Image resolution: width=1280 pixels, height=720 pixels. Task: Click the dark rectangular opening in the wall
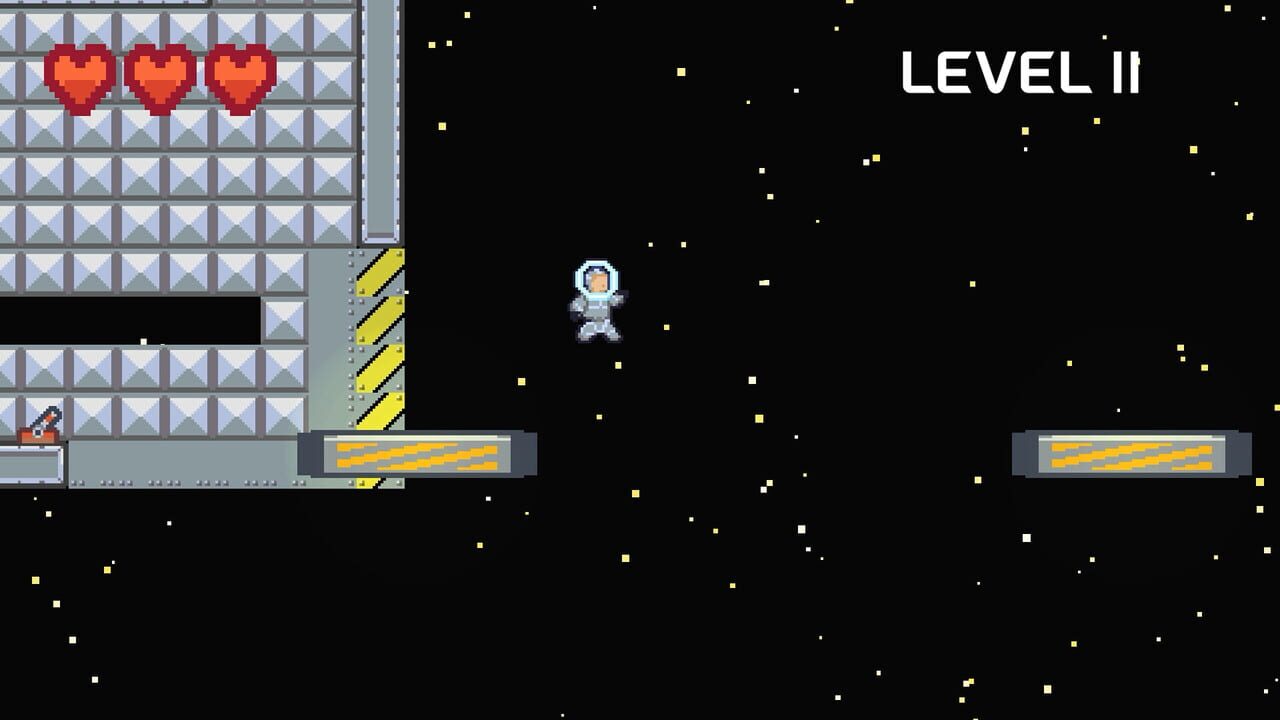pyautogui.click(x=130, y=322)
